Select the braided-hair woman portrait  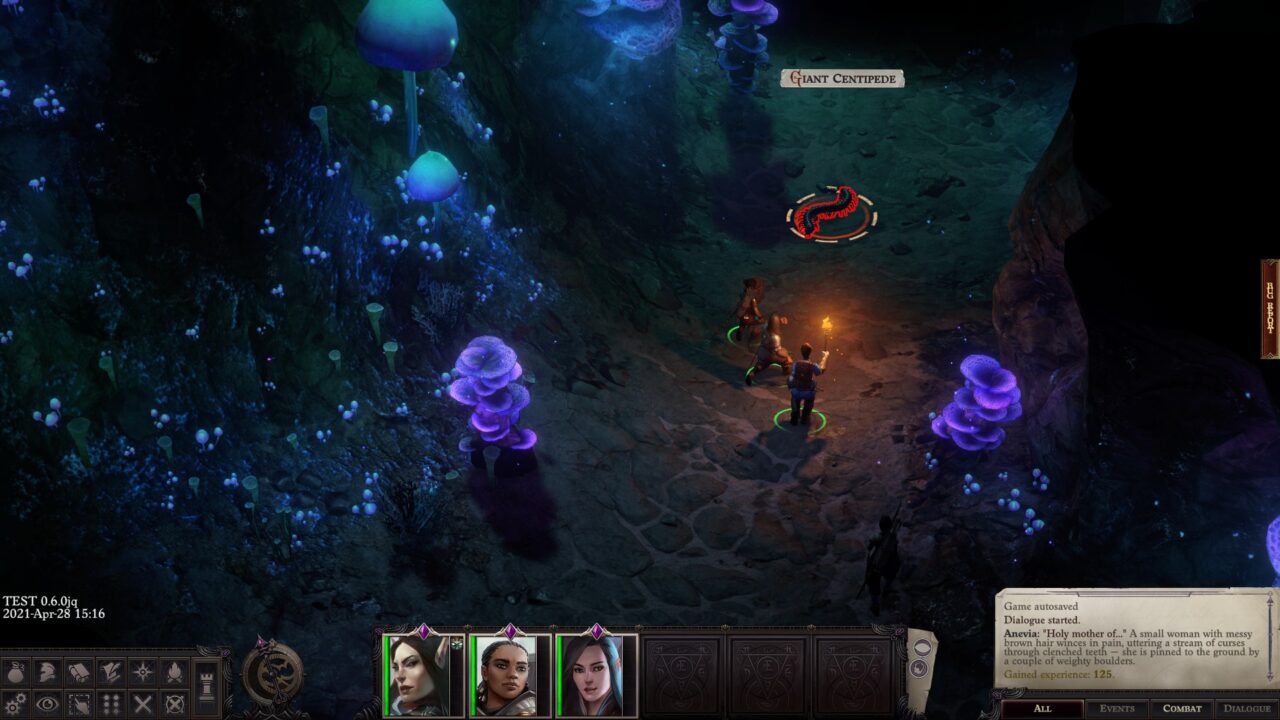click(508, 676)
